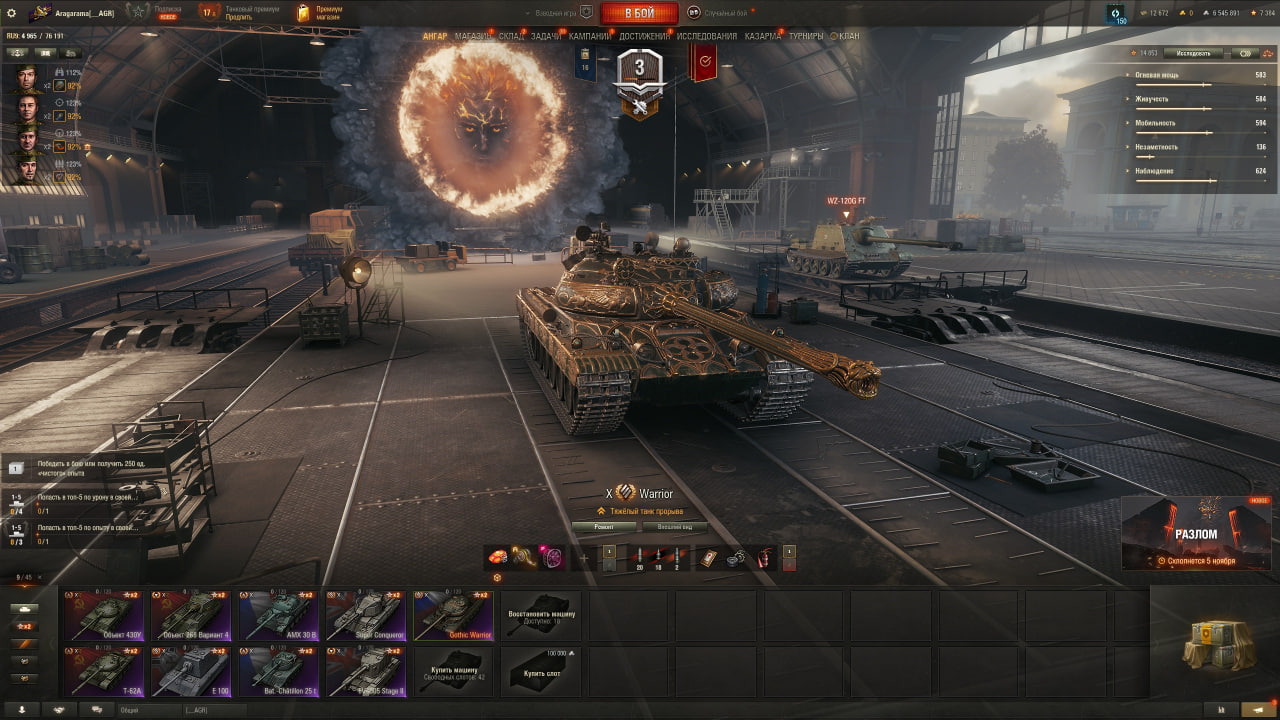Open the МАГАЗИН shop tab
The height and width of the screenshot is (720, 1280).
[474, 36]
